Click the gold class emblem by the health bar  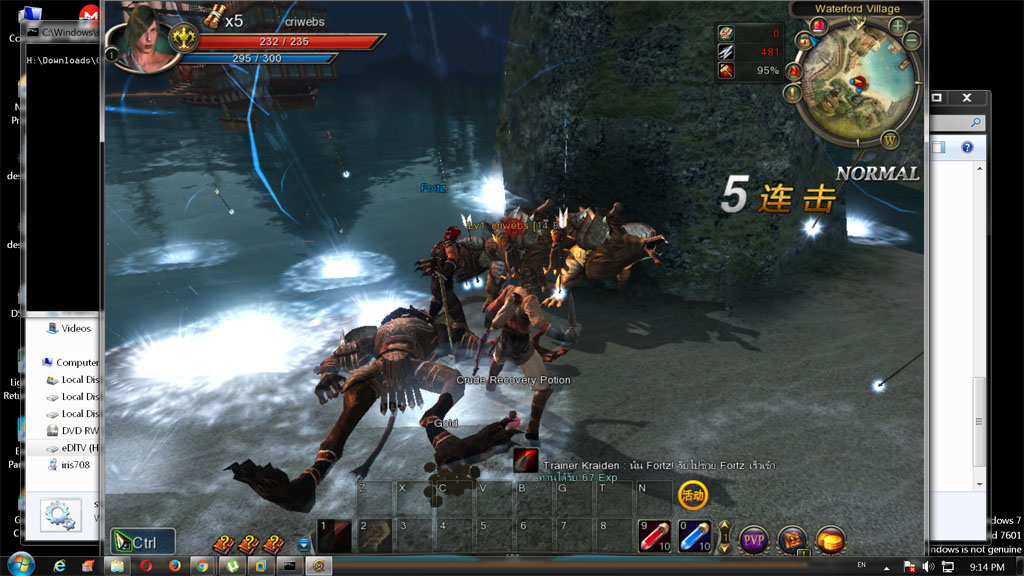click(182, 38)
